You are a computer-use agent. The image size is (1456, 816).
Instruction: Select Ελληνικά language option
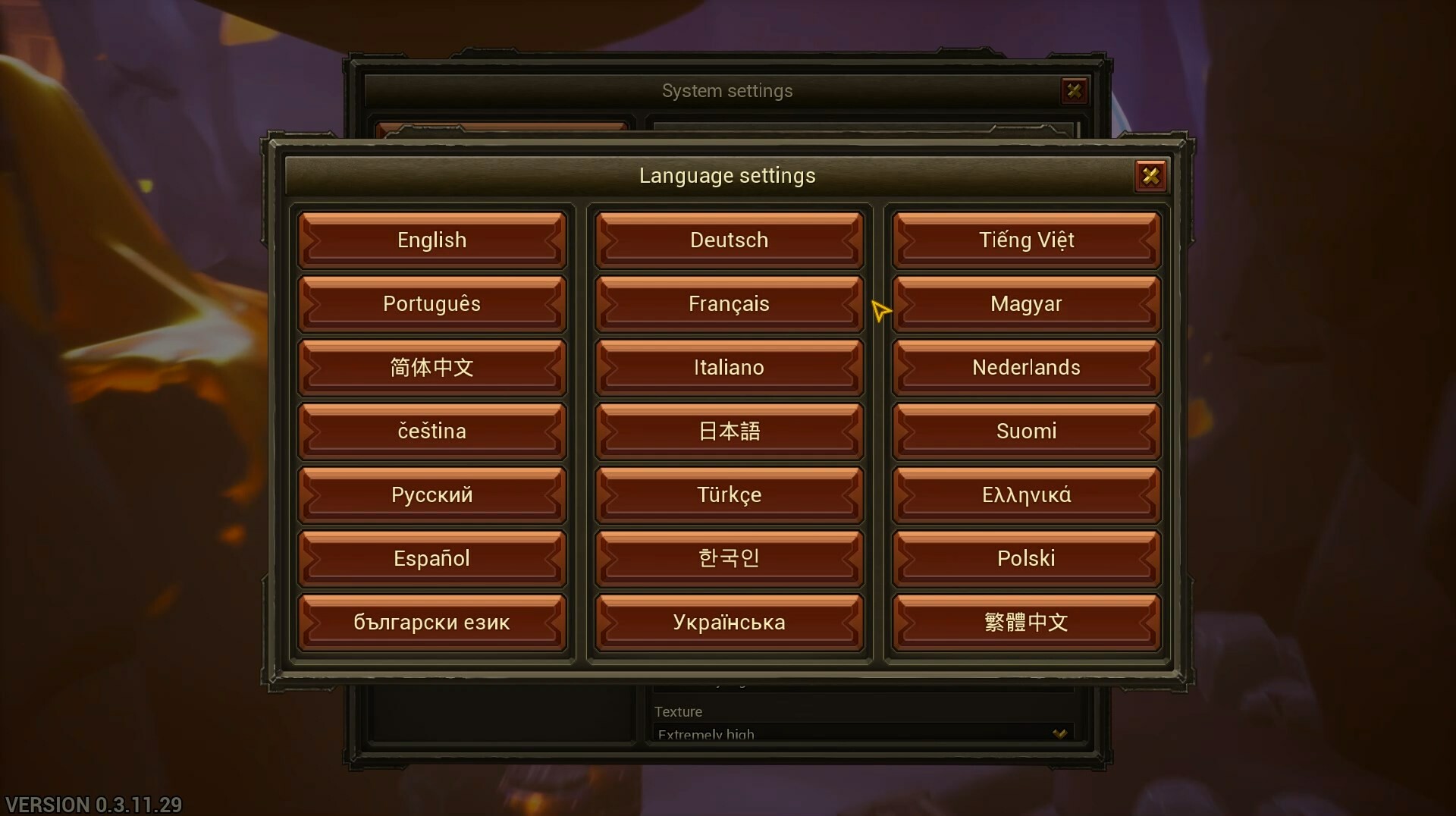point(1025,494)
